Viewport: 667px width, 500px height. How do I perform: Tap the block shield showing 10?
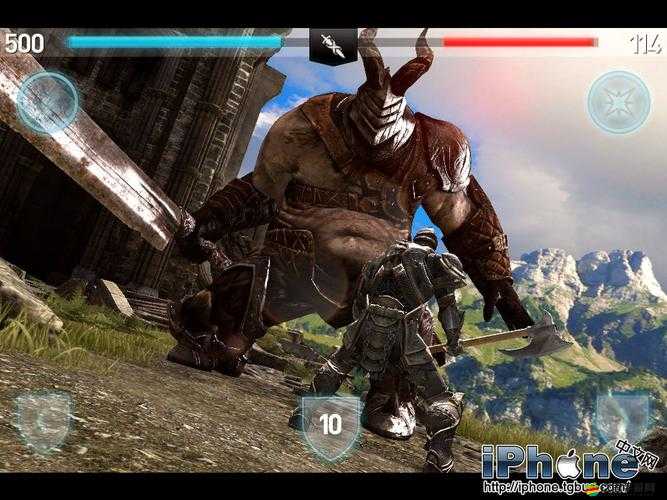point(330,423)
